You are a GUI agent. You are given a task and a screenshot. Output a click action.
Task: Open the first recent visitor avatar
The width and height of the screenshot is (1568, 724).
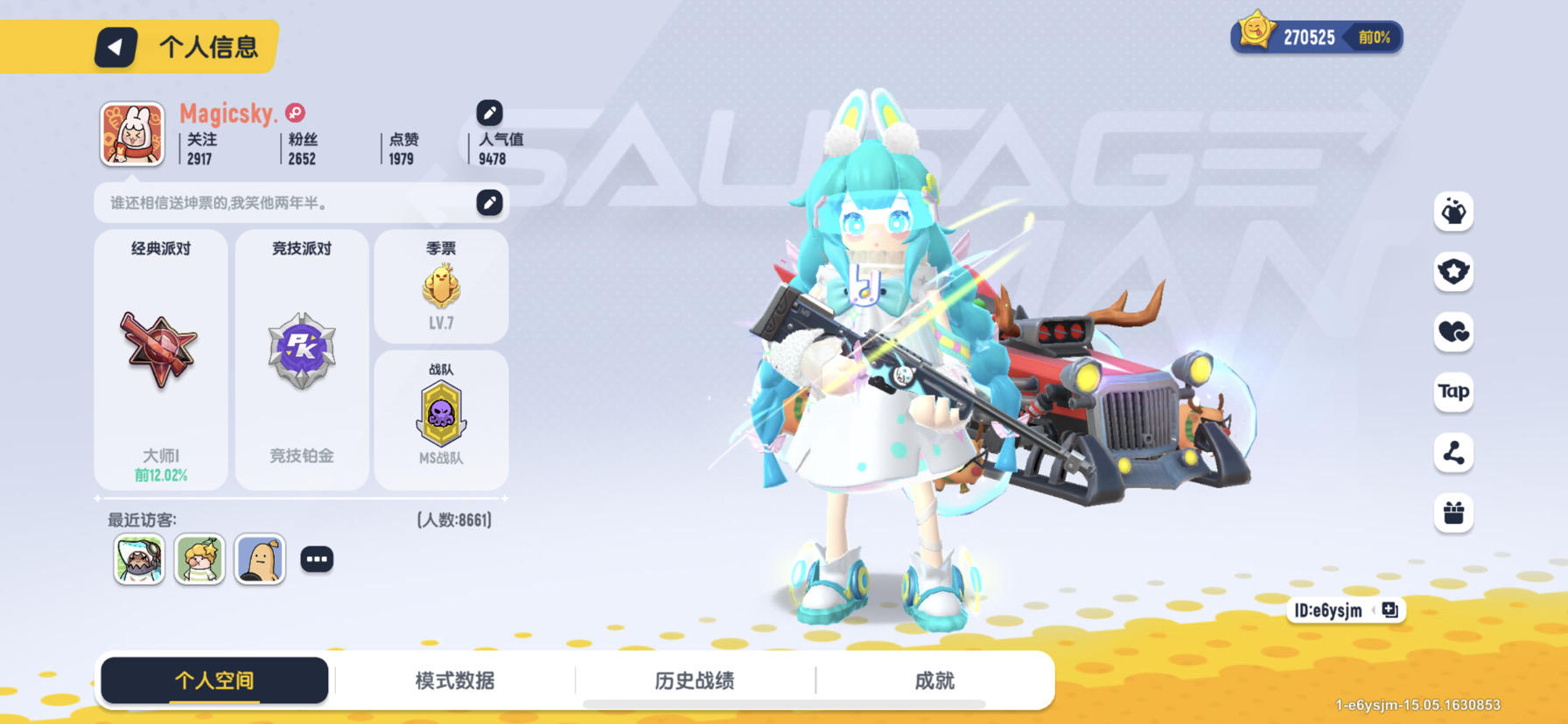click(x=138, y=559)
